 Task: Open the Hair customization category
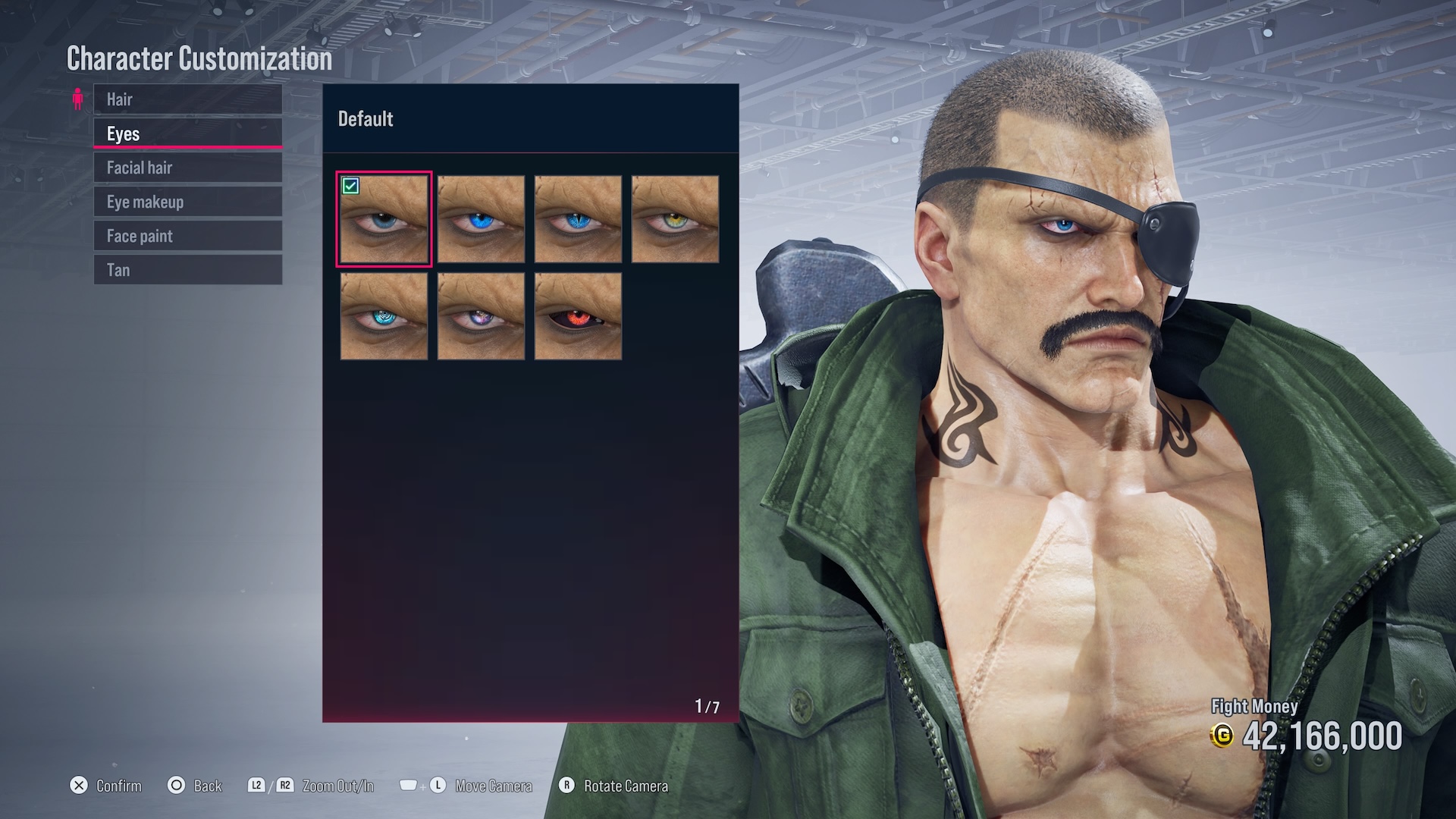click(x=187, y=99)
